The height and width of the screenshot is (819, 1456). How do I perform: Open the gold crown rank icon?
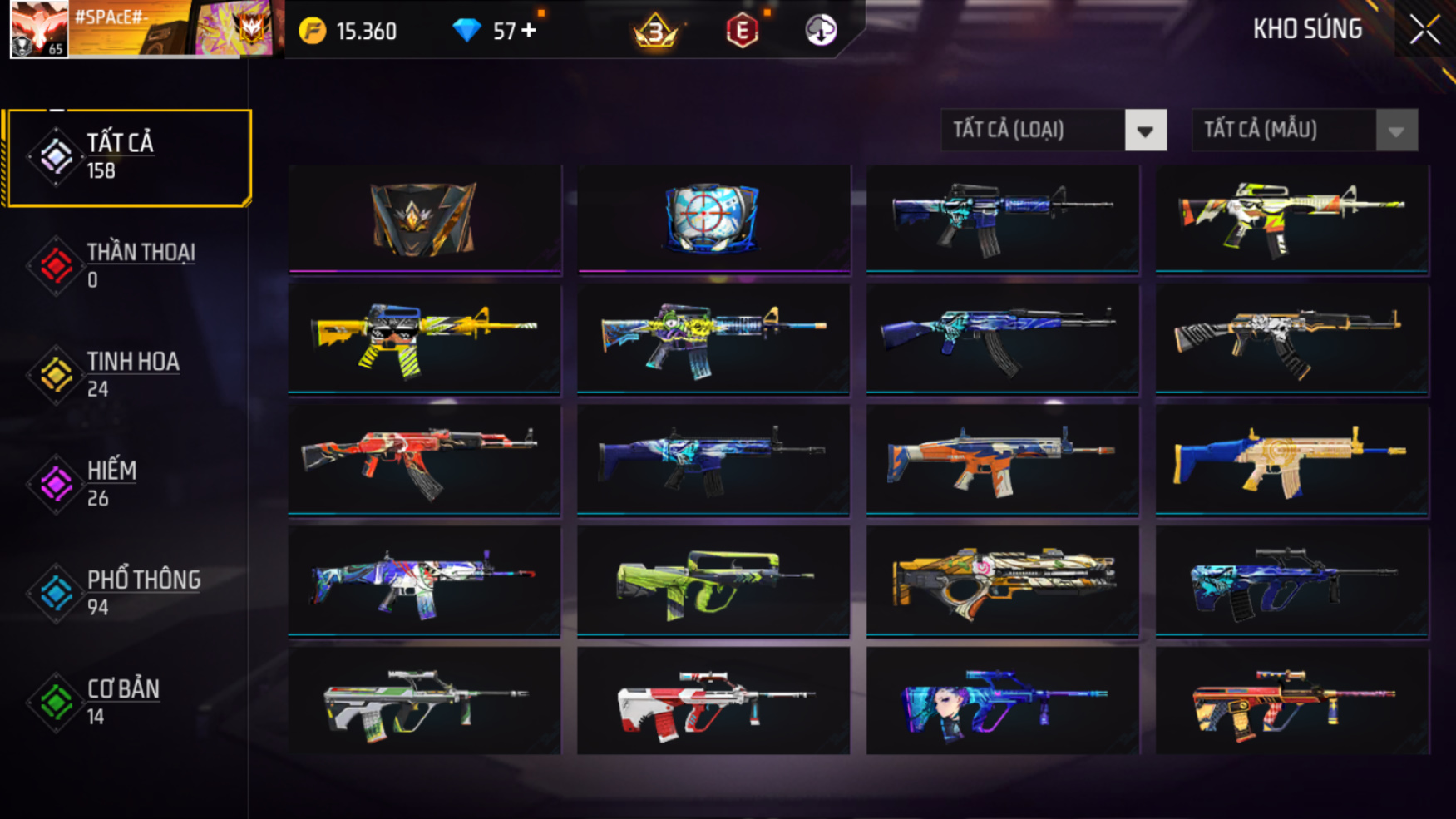point(655,32)
